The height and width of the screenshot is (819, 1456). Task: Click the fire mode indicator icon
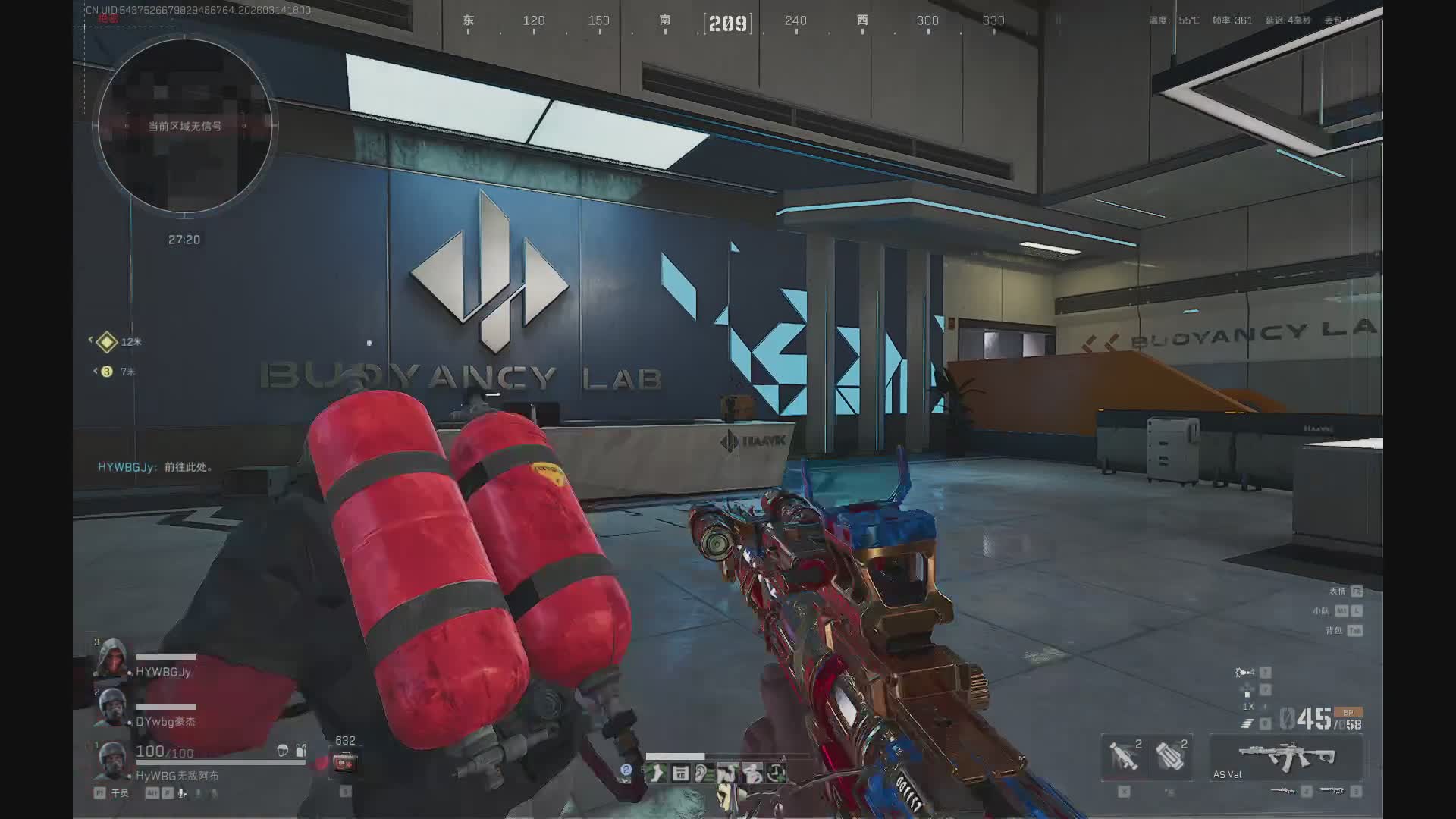1246,724
